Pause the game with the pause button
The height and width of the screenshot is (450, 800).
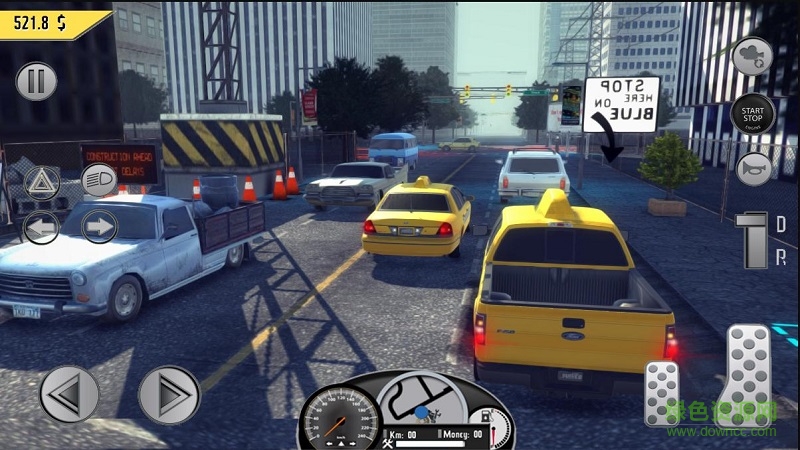pyautogui.click(x=36, y=81)
